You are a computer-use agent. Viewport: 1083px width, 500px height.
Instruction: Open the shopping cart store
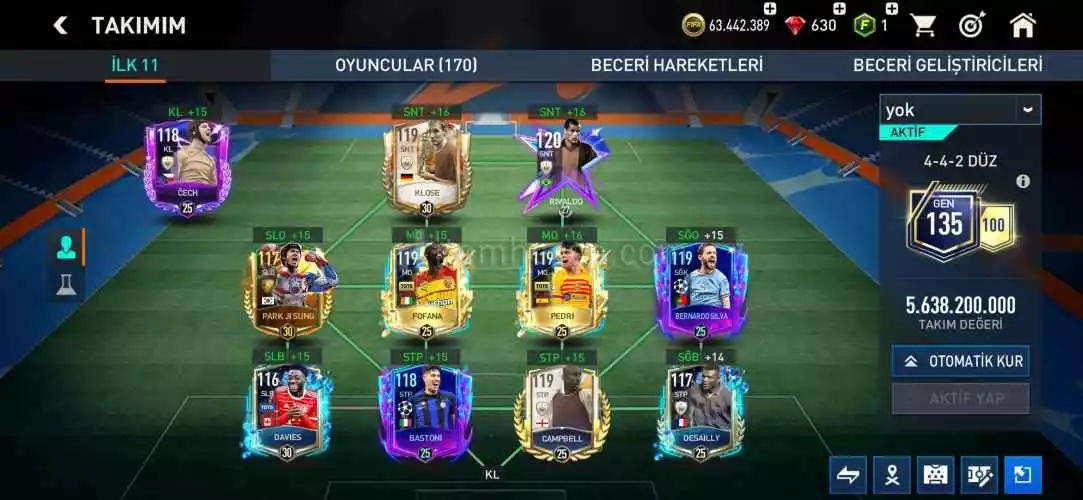point(923,25)
